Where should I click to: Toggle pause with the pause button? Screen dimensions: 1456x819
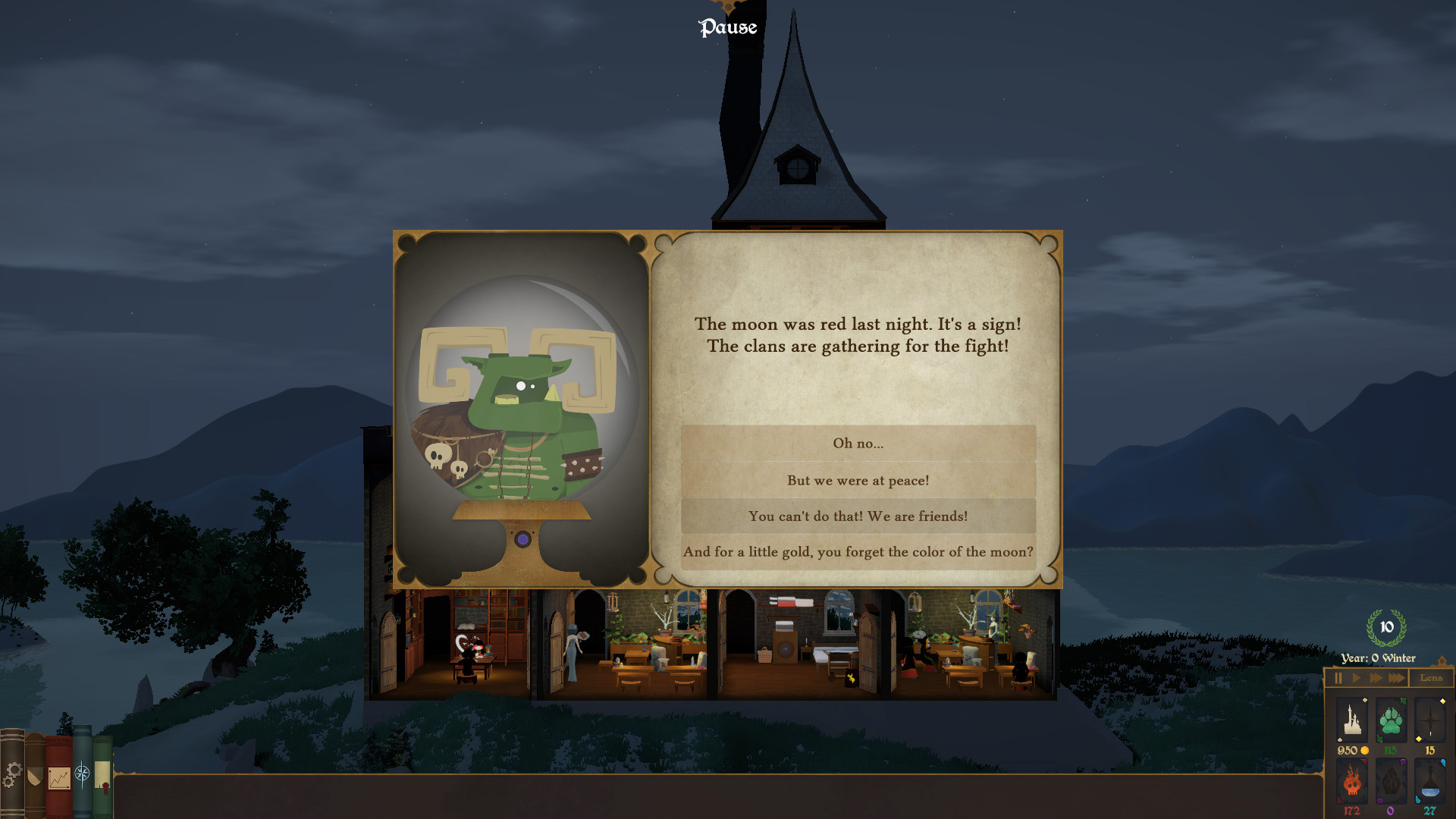pyautogui.click(x=1339, y=677)
